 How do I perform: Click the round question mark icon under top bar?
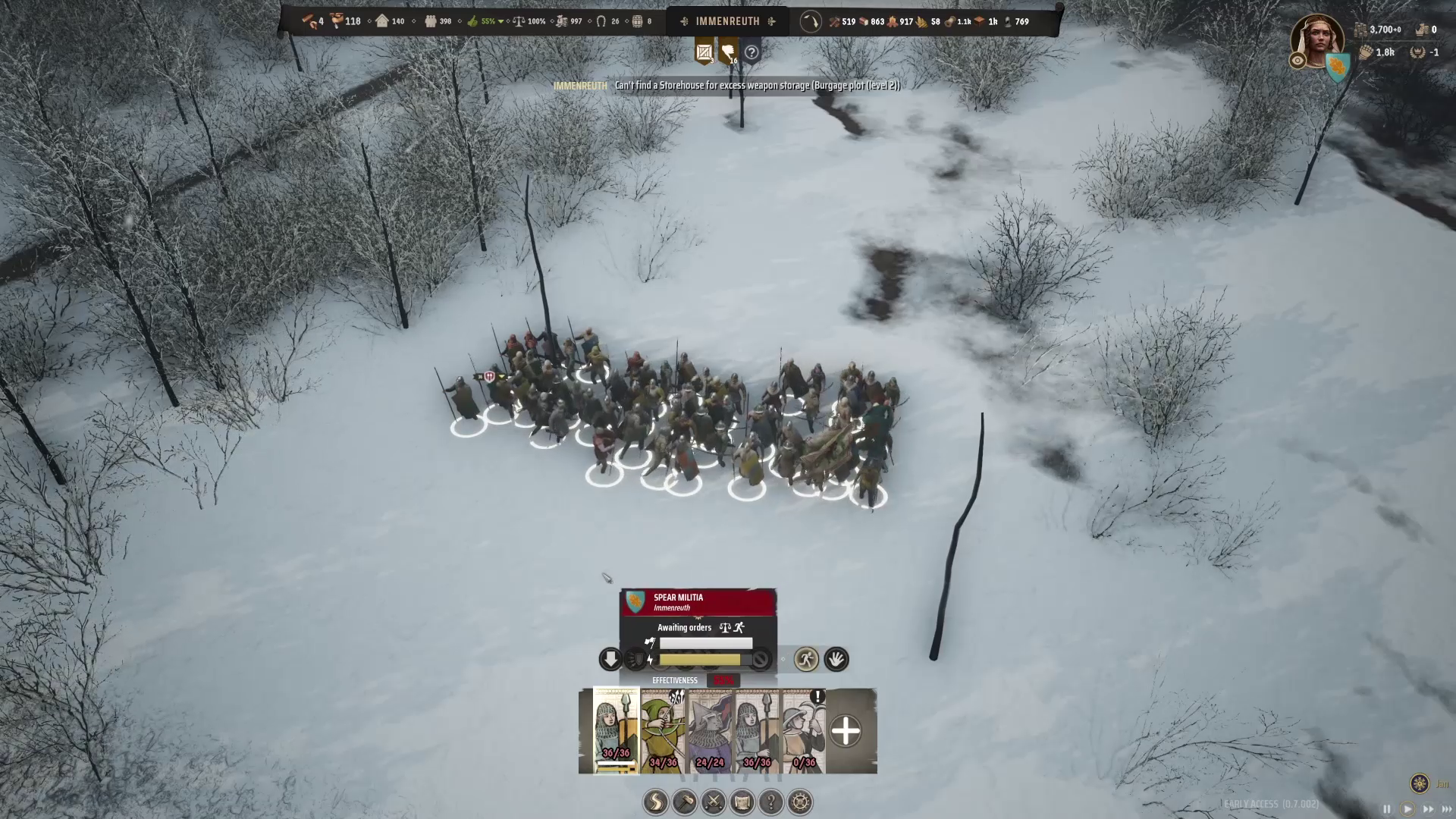[x=752, y=52]
